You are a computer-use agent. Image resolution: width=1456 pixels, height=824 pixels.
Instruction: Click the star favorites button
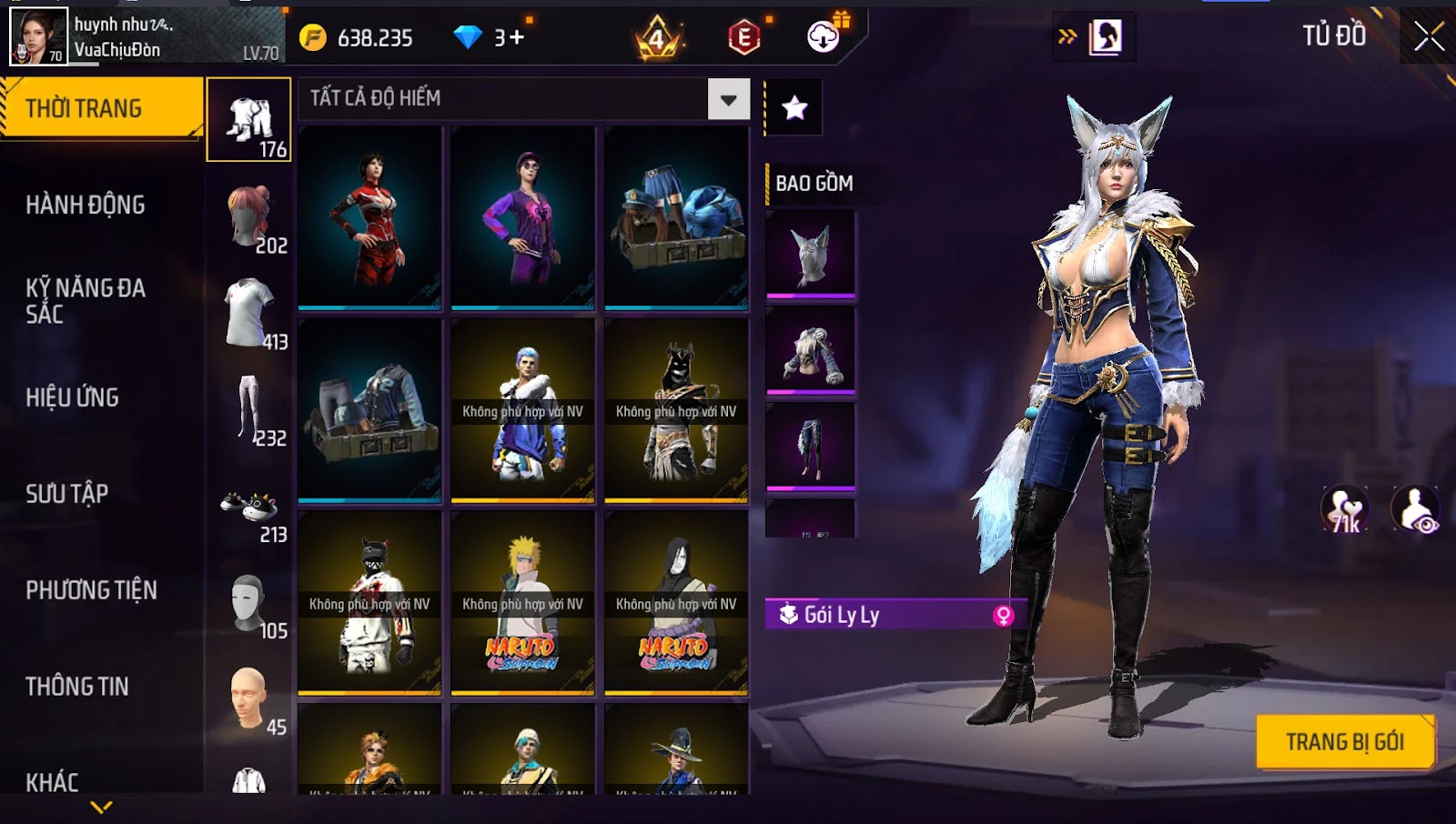point(794,108)
